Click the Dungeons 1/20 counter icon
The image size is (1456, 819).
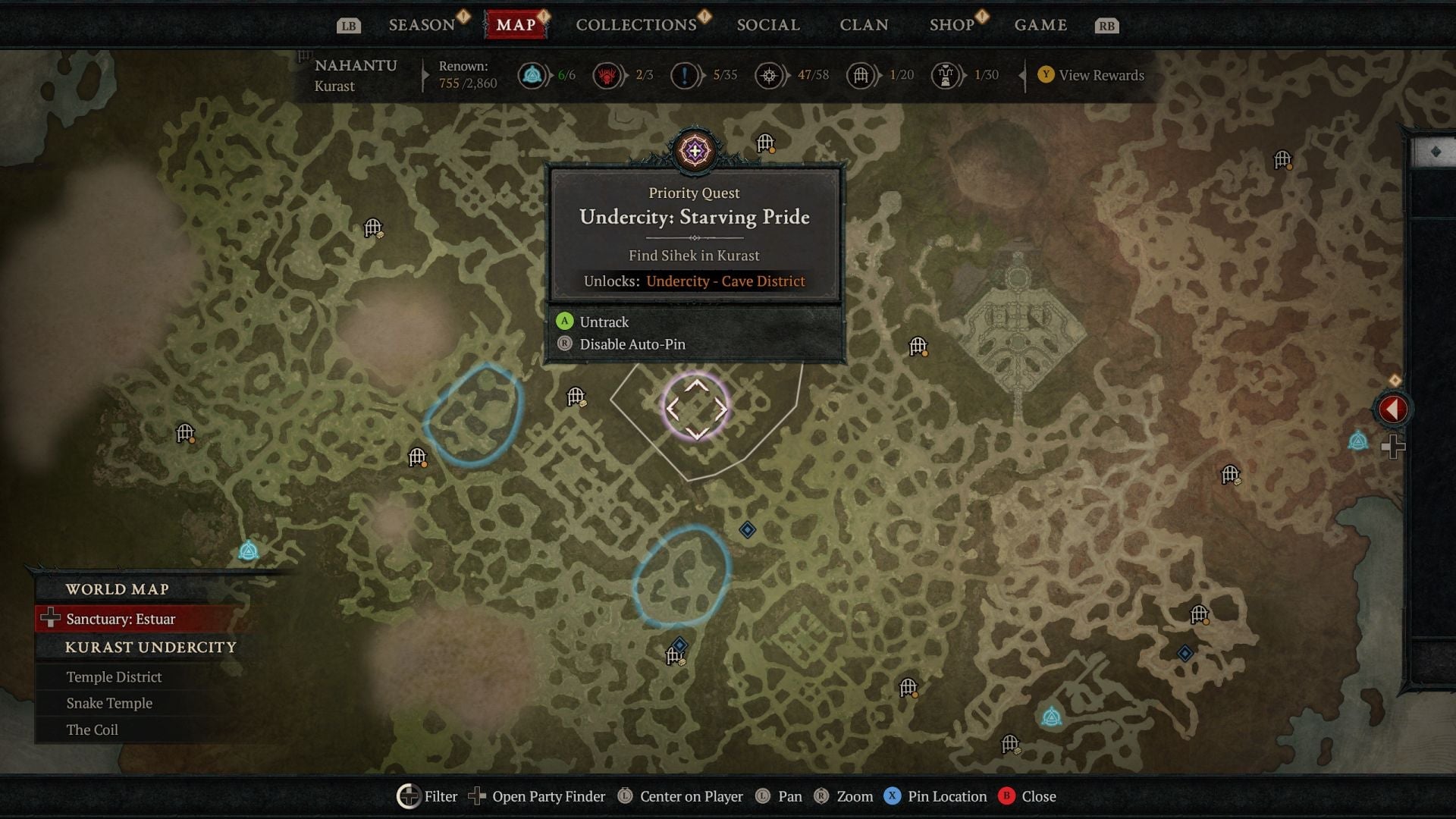point(861,75)
